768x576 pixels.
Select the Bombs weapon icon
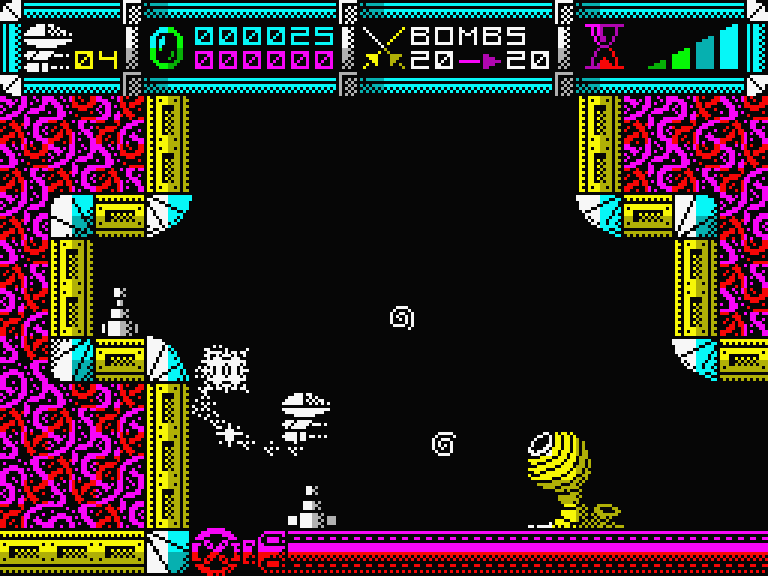383,47
